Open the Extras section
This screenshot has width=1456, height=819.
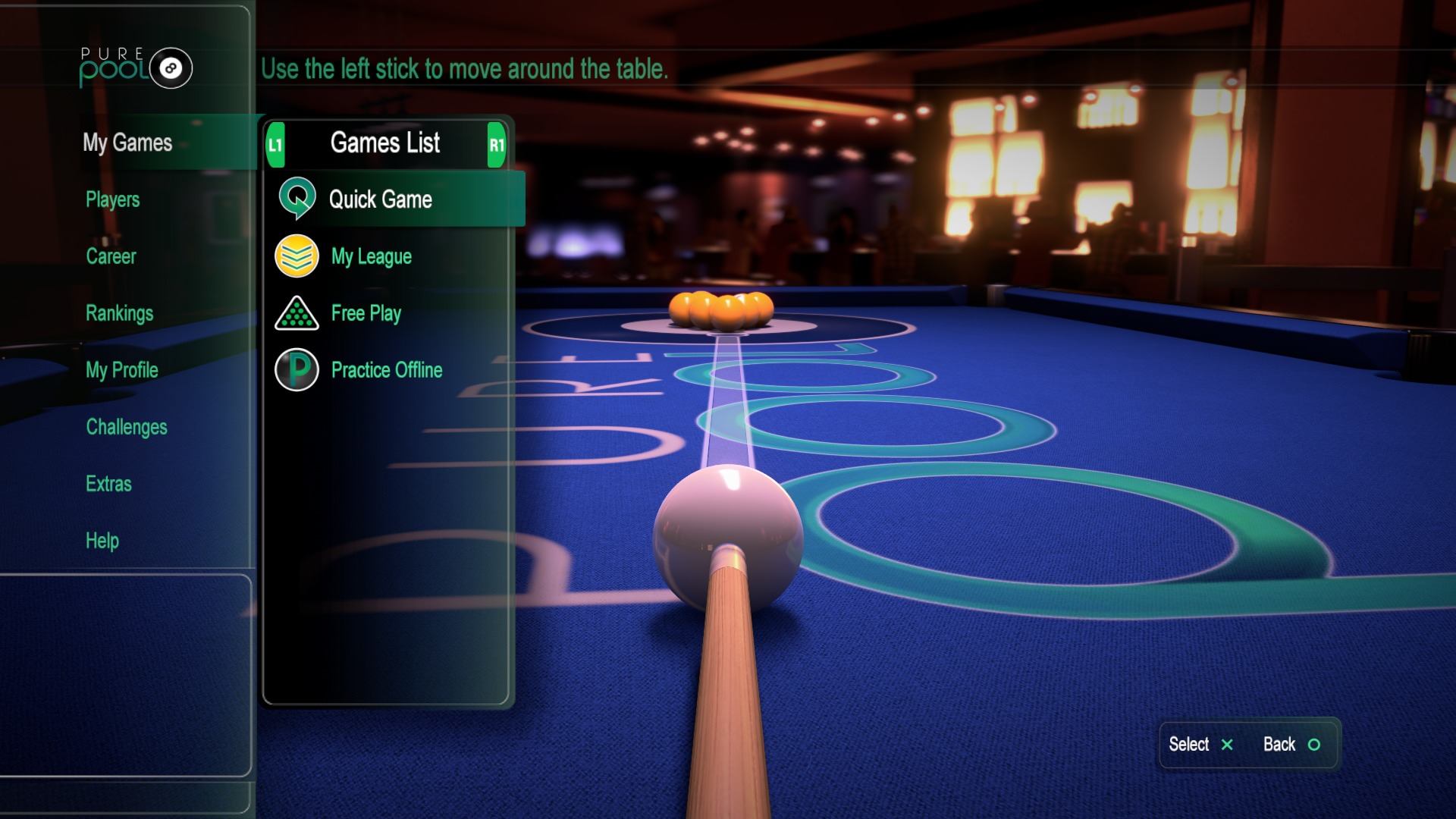109,484
